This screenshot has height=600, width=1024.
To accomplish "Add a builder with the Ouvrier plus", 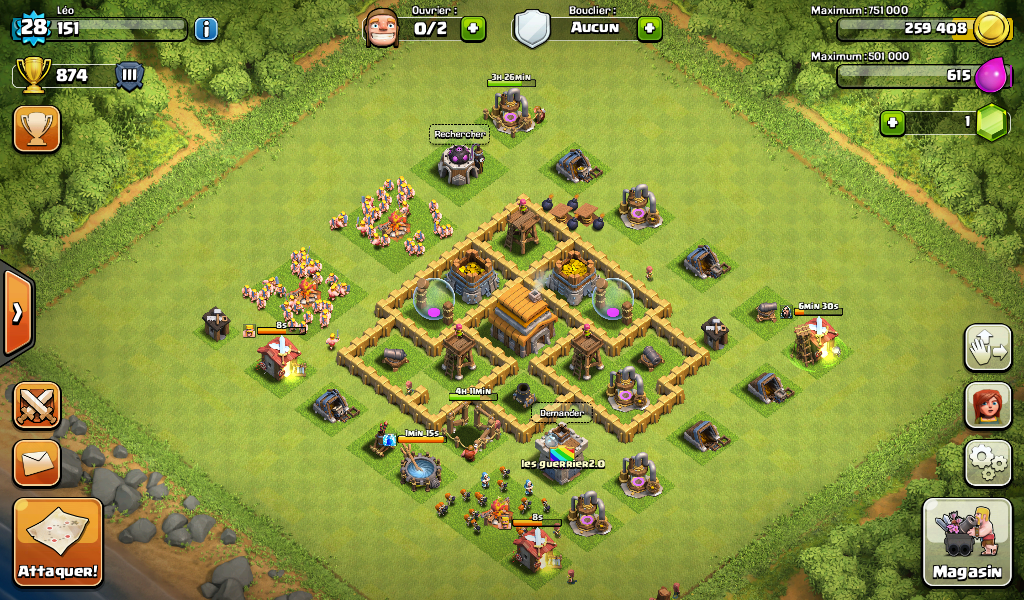I will [474, 28].
